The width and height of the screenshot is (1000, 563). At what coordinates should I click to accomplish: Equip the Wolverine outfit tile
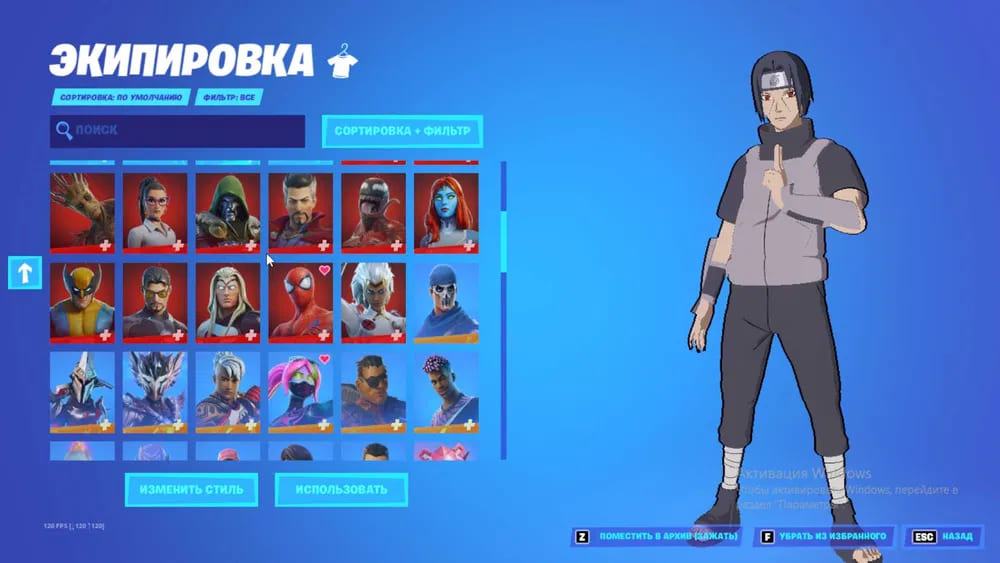82,302
